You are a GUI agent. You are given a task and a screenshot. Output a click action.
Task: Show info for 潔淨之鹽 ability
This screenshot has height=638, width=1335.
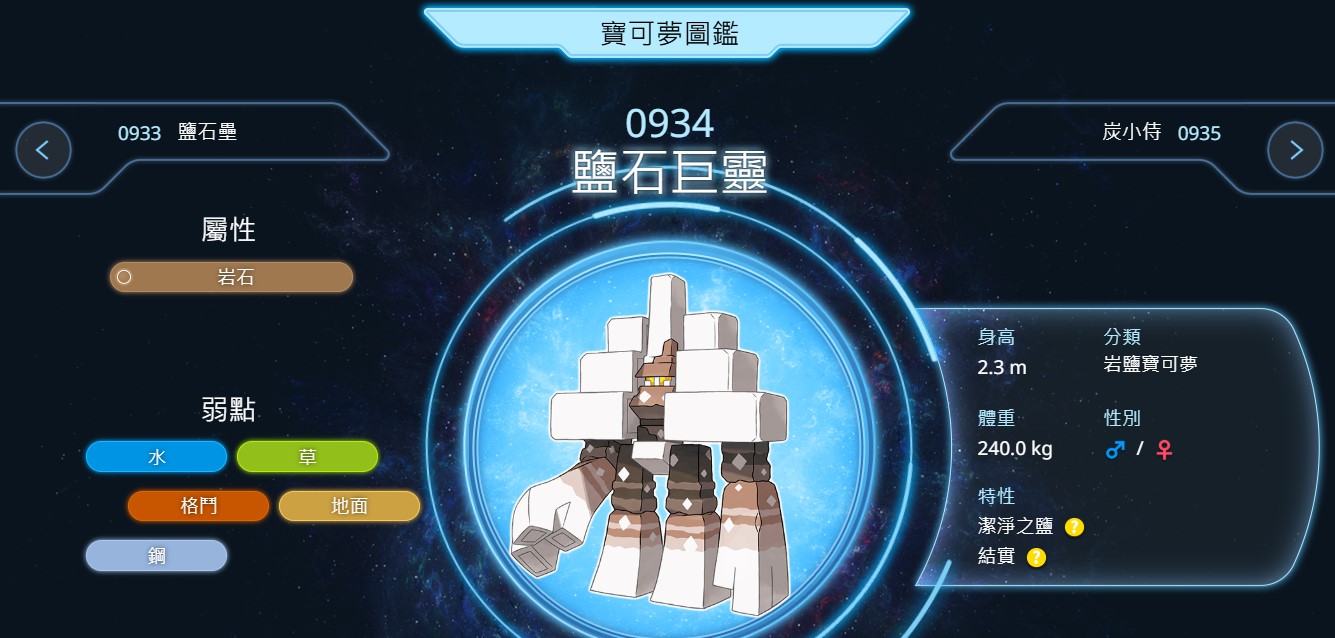click(1074, 526)
